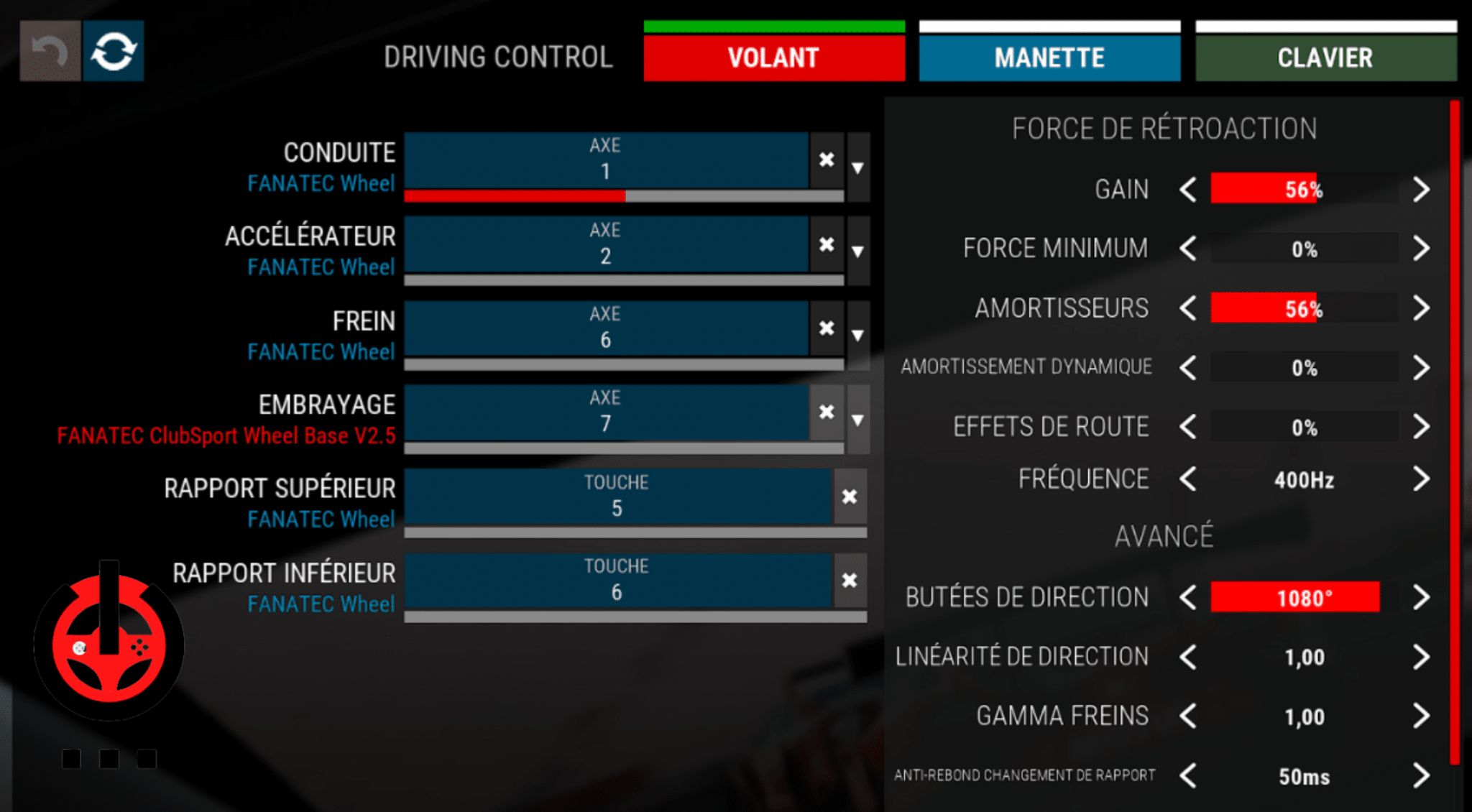Clear the RAPPORT SUPÉRIEUR touche binding

point(850,496)
